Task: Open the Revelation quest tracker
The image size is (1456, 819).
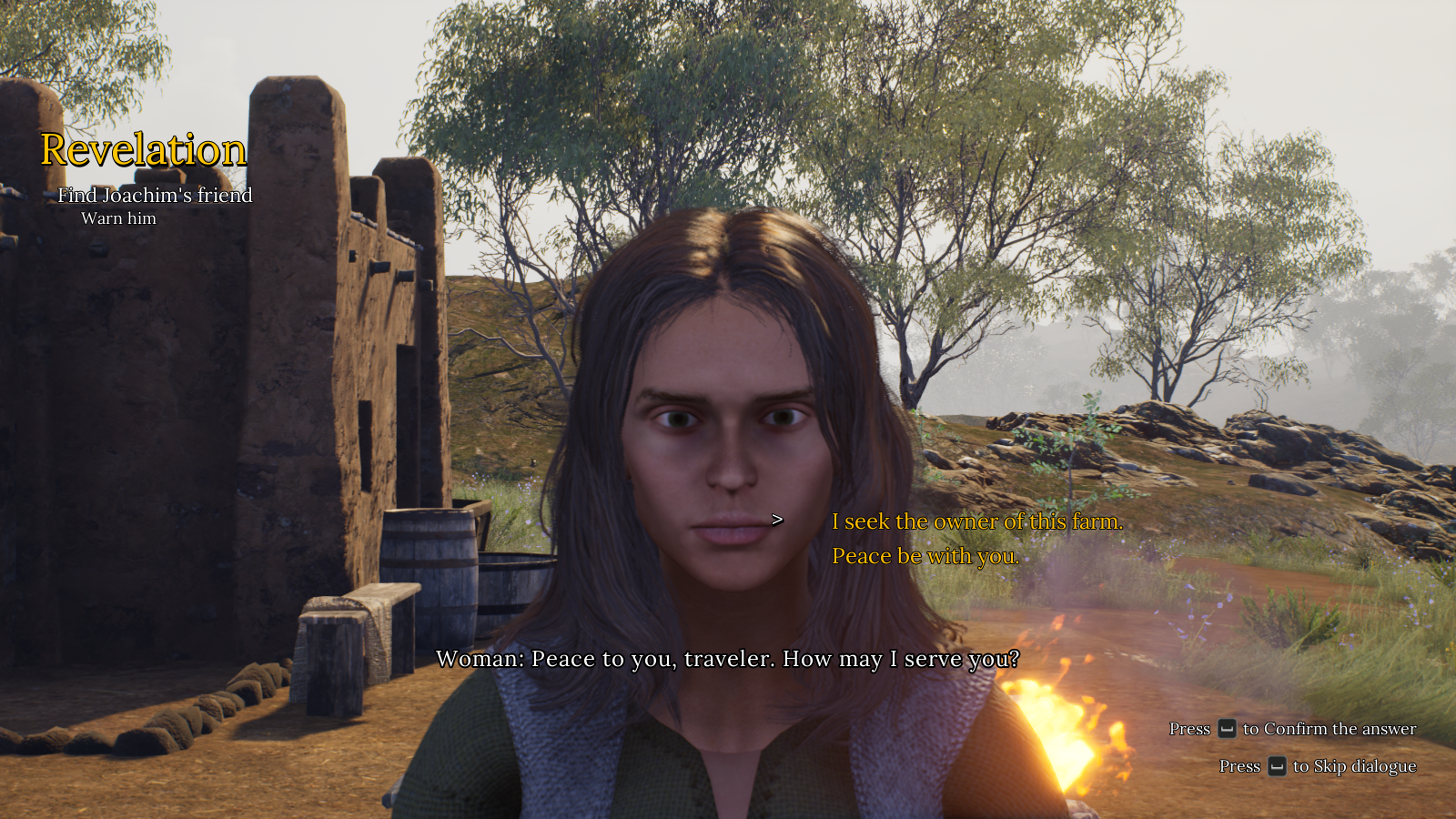Action: tap(144, 150)
